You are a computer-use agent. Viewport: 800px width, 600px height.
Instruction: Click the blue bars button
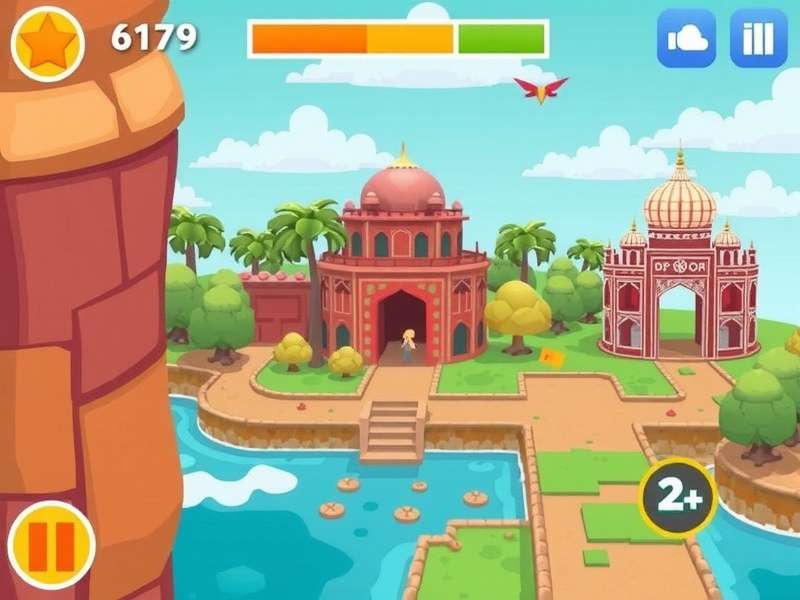click(x=759, y=39)
